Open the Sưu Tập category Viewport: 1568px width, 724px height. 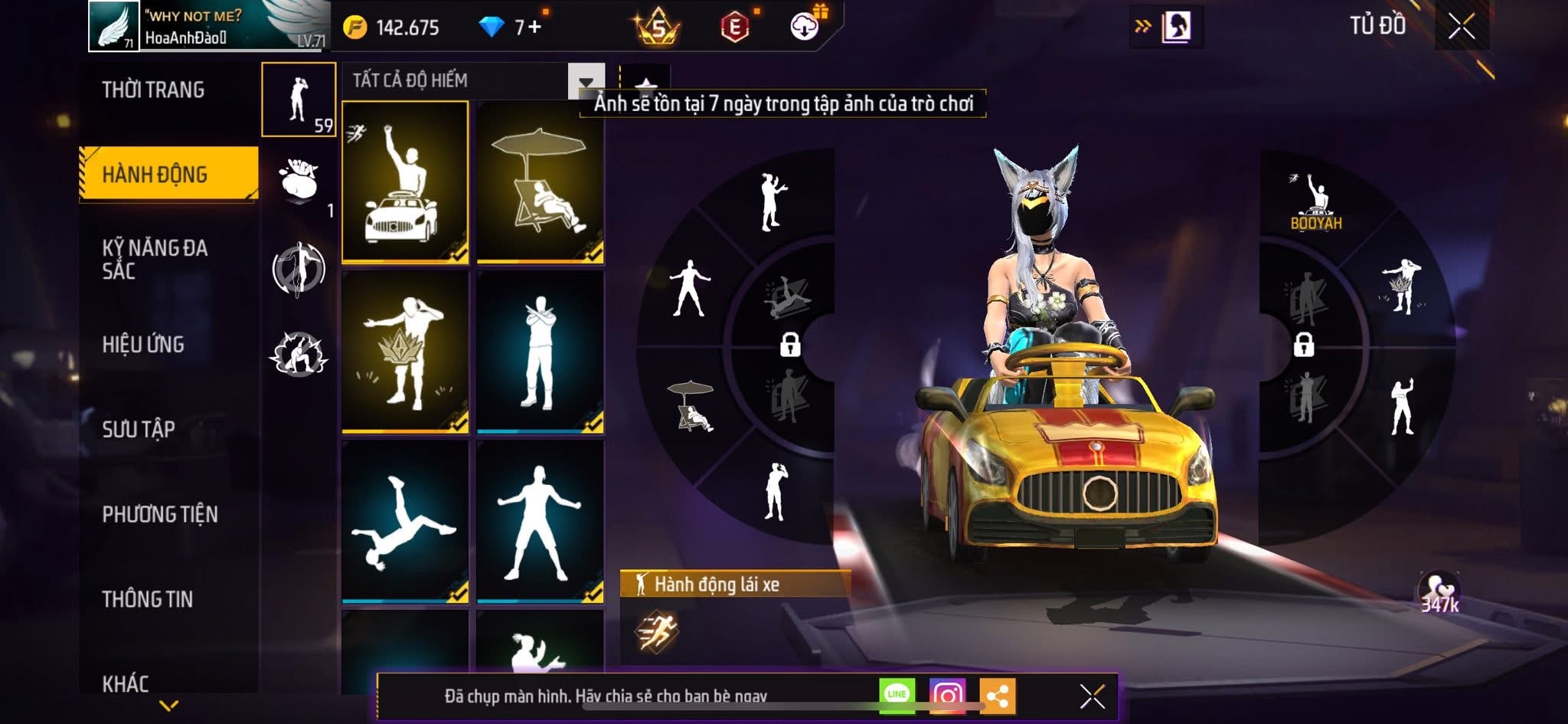139,430
